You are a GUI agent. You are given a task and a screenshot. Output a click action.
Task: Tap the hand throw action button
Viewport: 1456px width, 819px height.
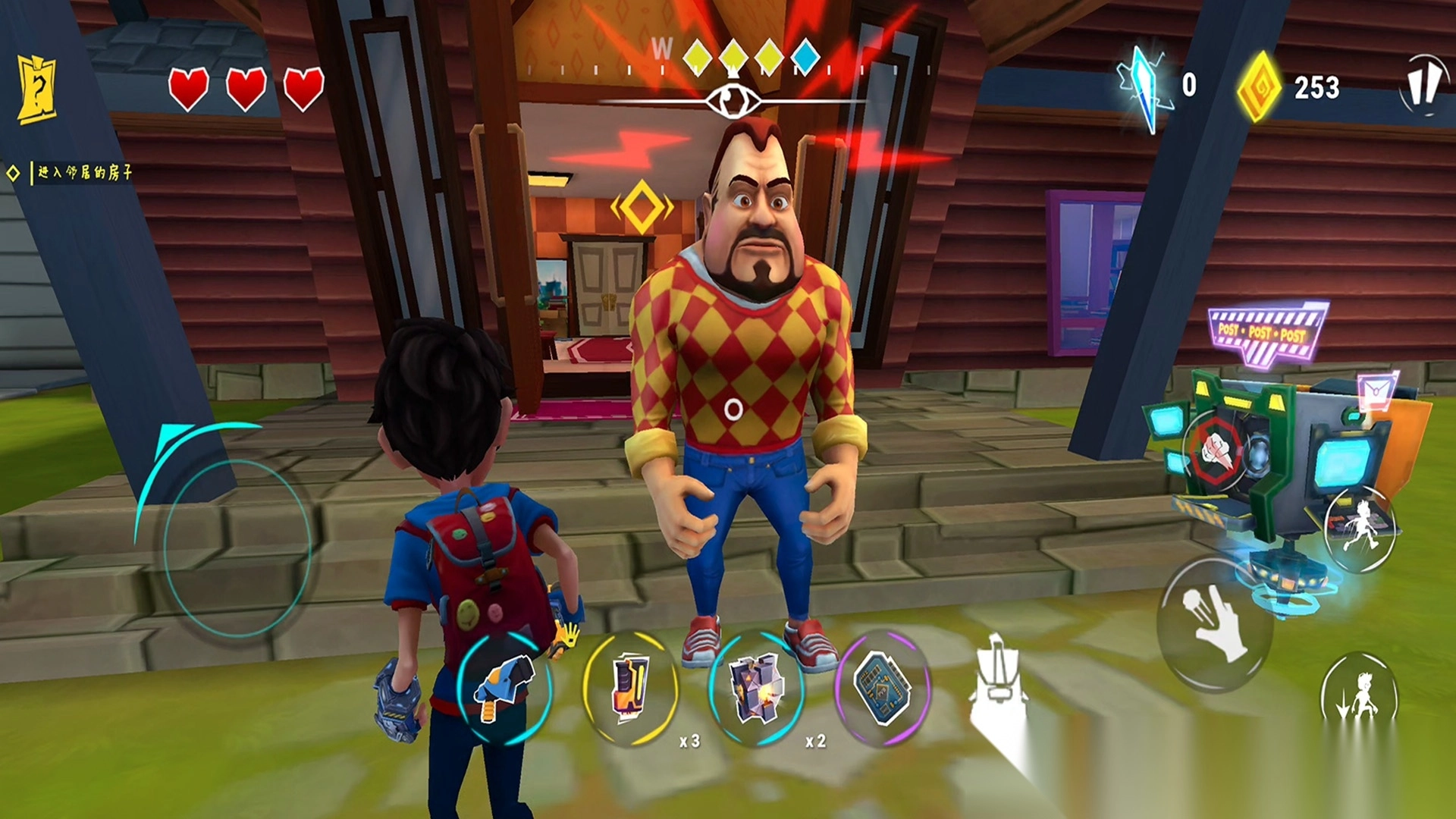pos(1214,623)
